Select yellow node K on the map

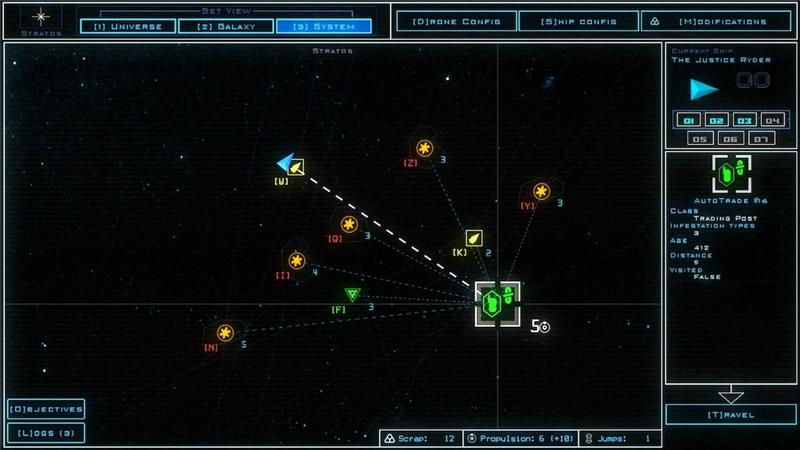pyautogui.click(x=473, y=238)
